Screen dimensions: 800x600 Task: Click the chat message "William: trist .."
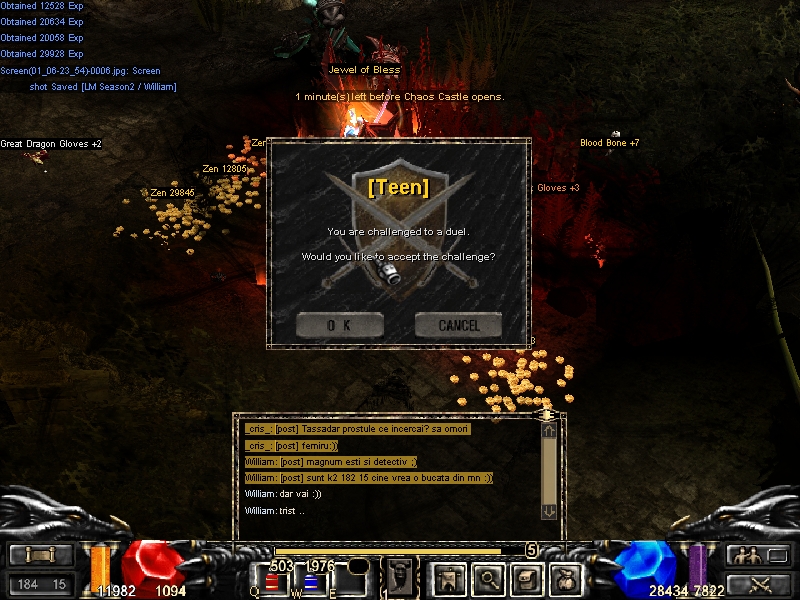274,511
